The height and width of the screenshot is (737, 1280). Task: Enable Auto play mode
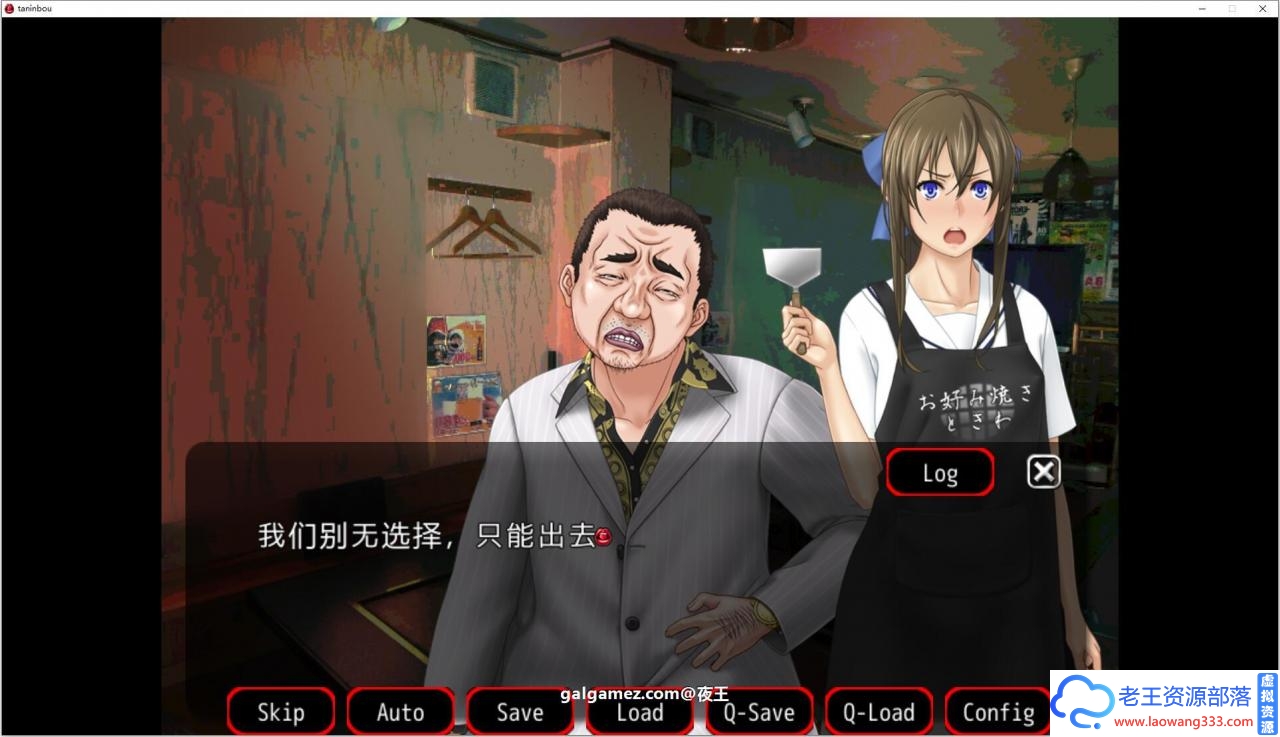coord(400,712)
